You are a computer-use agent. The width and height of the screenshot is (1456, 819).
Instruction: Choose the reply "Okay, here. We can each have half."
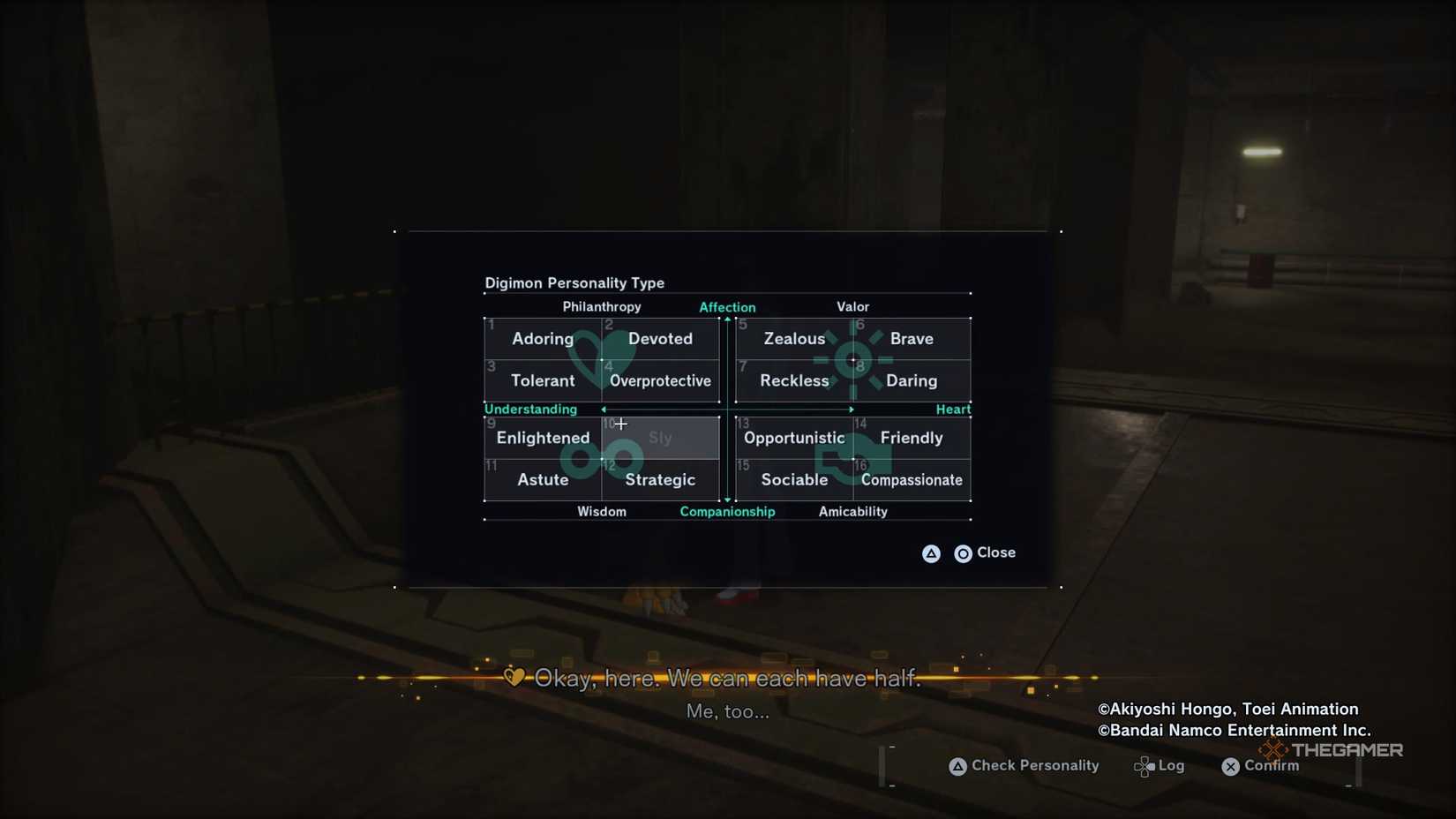[x=727, y=678]
